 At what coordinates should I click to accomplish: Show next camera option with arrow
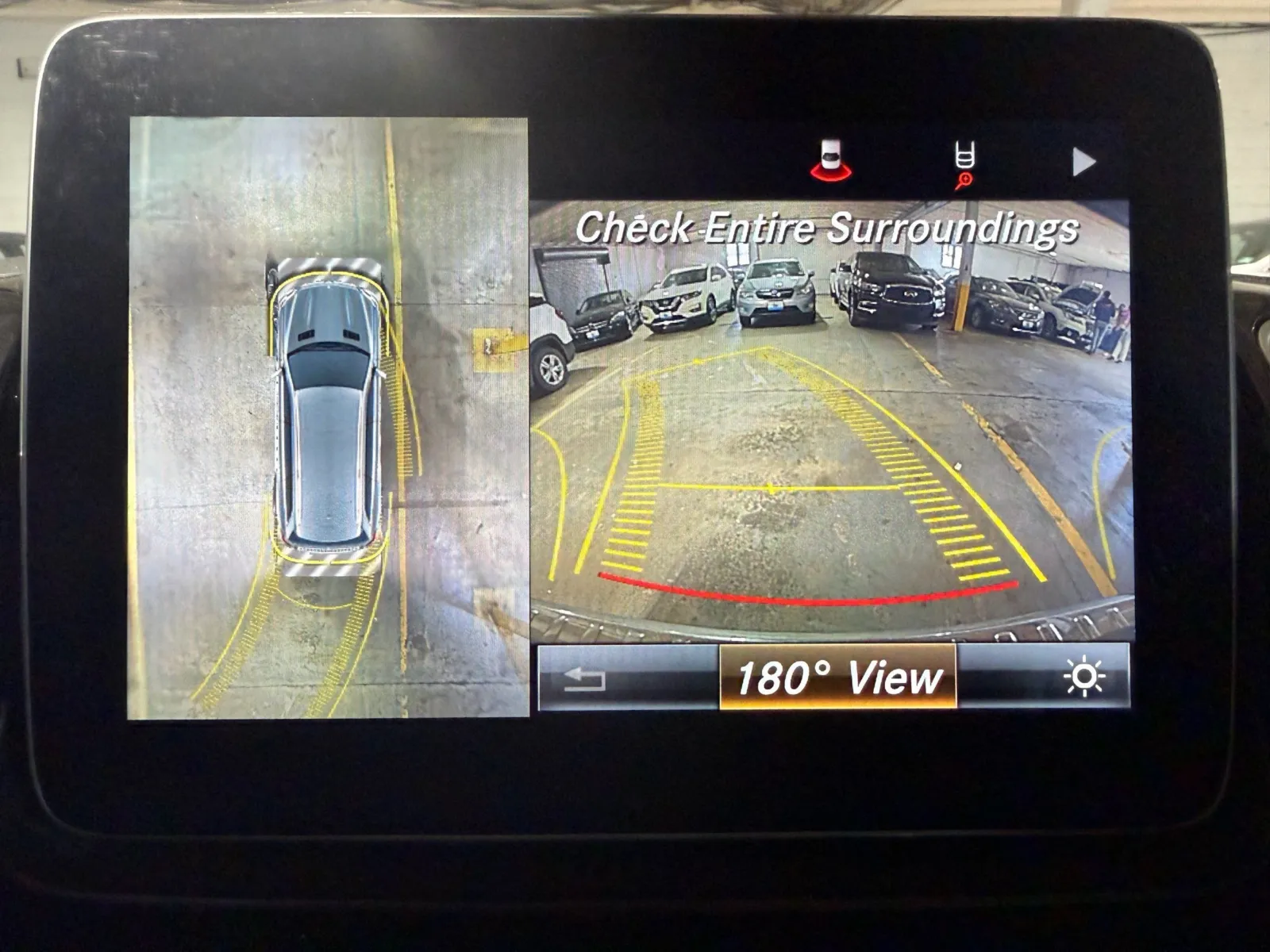tap(1083, 163)
